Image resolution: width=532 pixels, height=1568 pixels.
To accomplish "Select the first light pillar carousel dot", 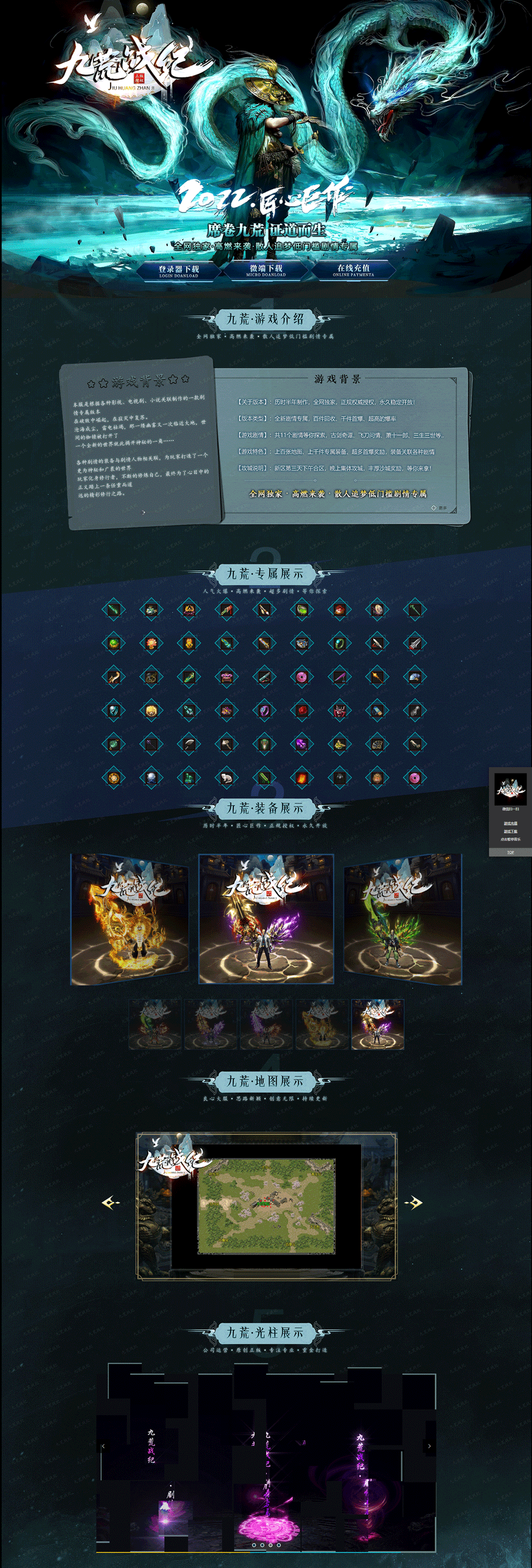I will click(x=253, y=1544).
